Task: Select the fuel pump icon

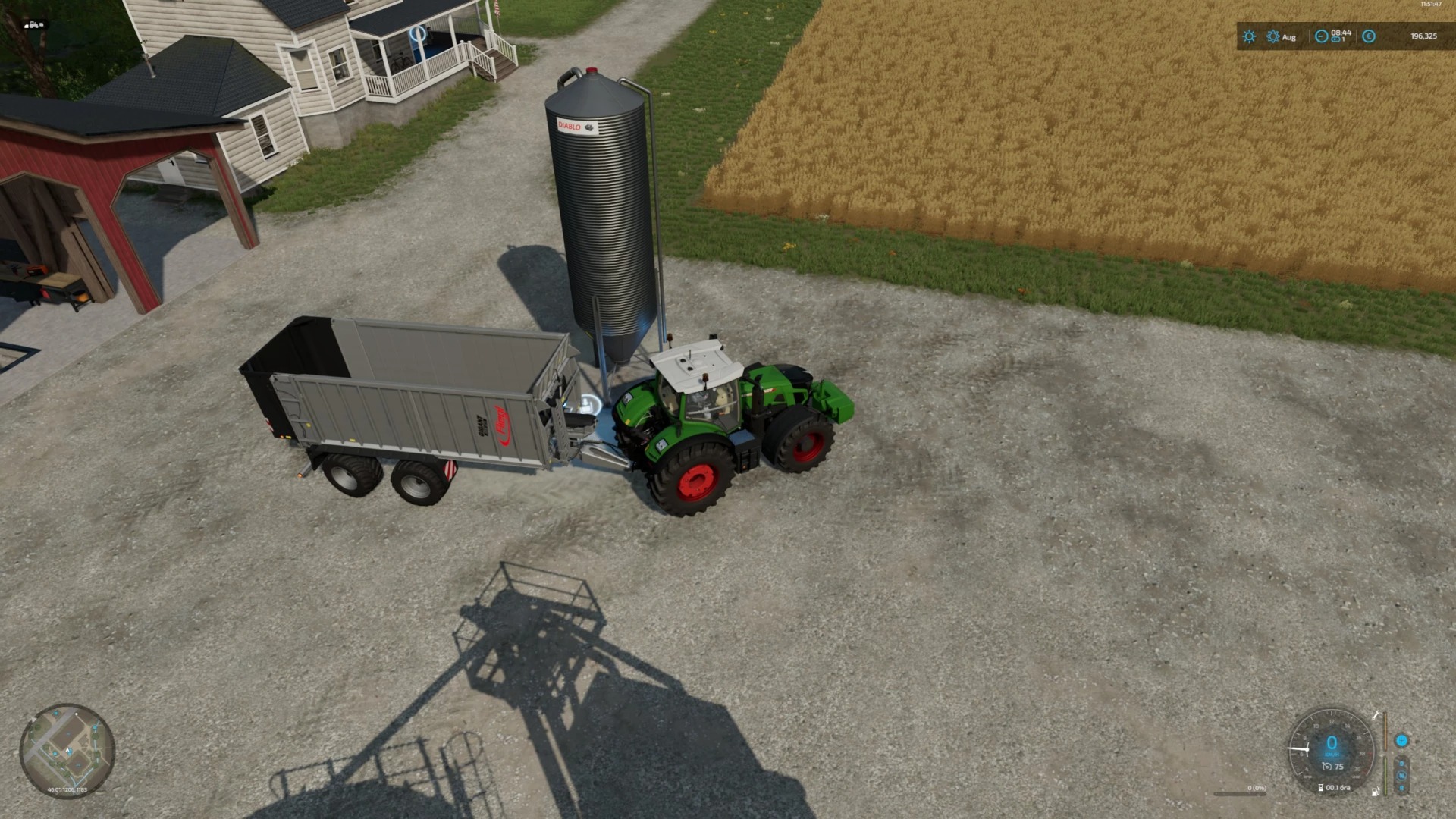Action: 1375,792
